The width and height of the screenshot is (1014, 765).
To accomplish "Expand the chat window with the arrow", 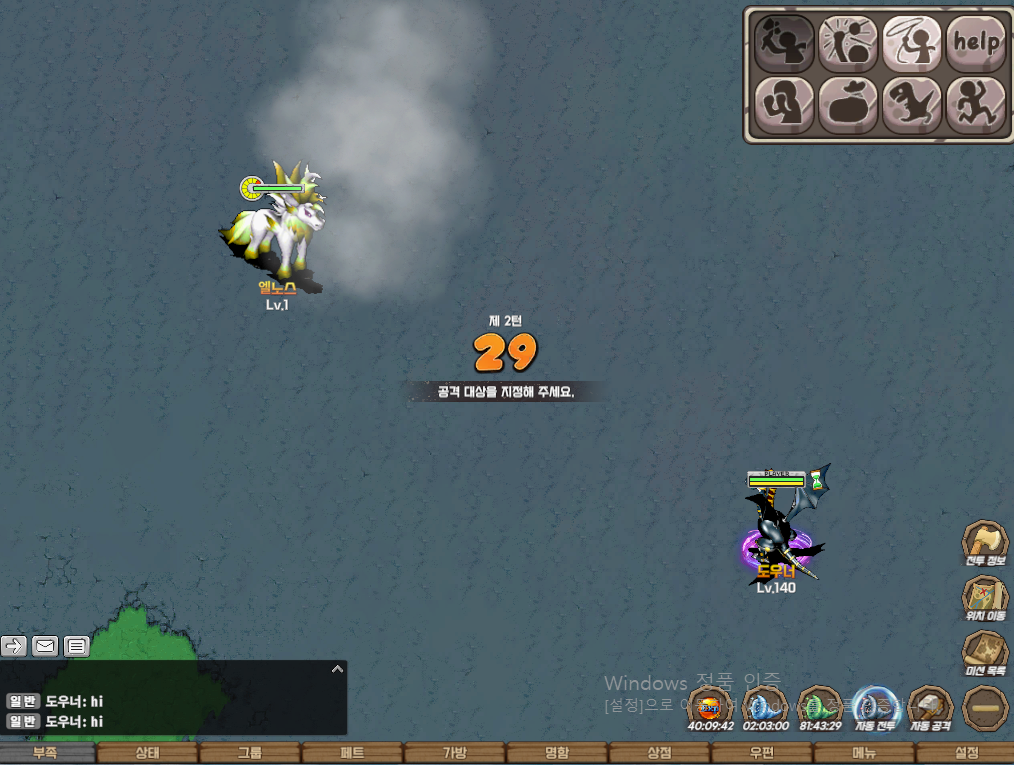I will coord(338,668).
